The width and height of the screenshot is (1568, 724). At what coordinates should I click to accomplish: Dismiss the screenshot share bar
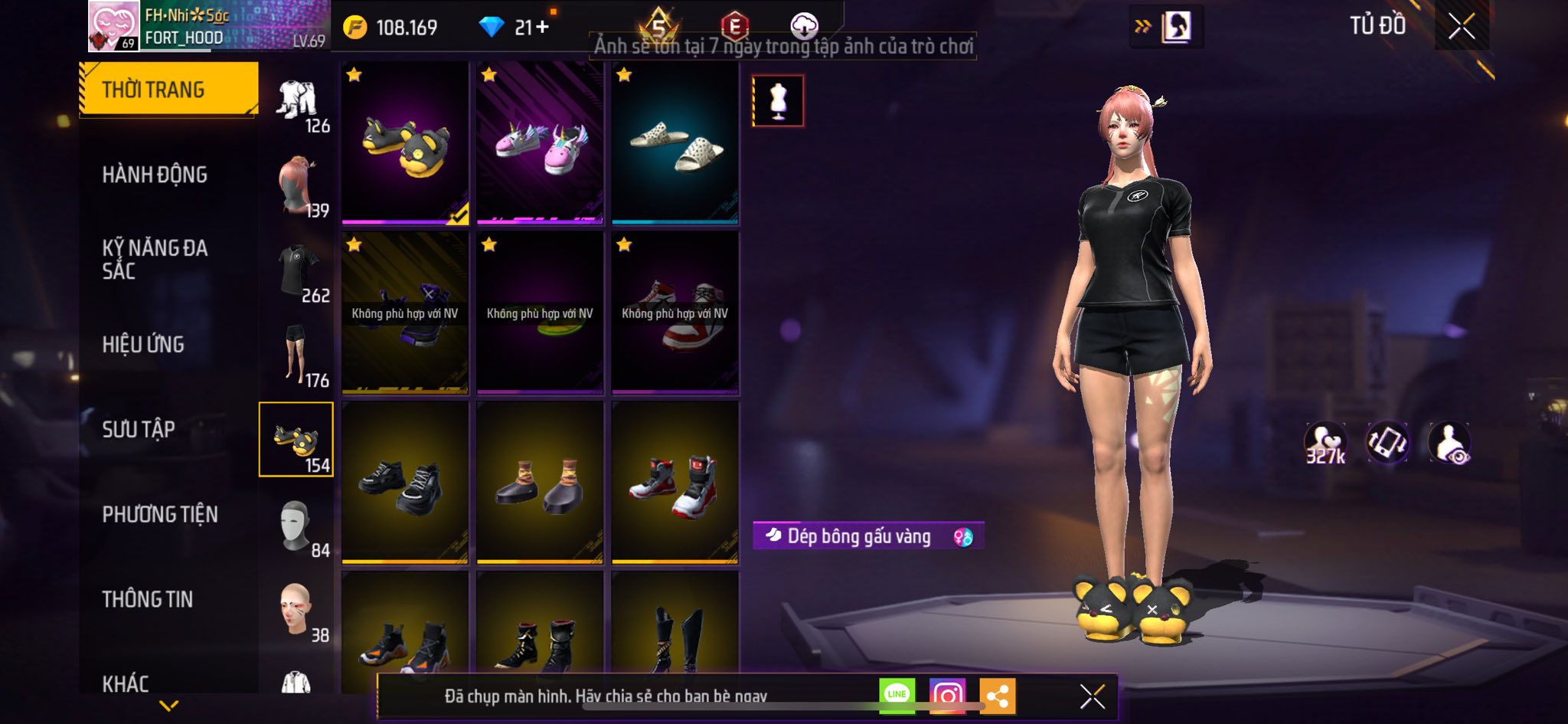tap(1092, 696)
